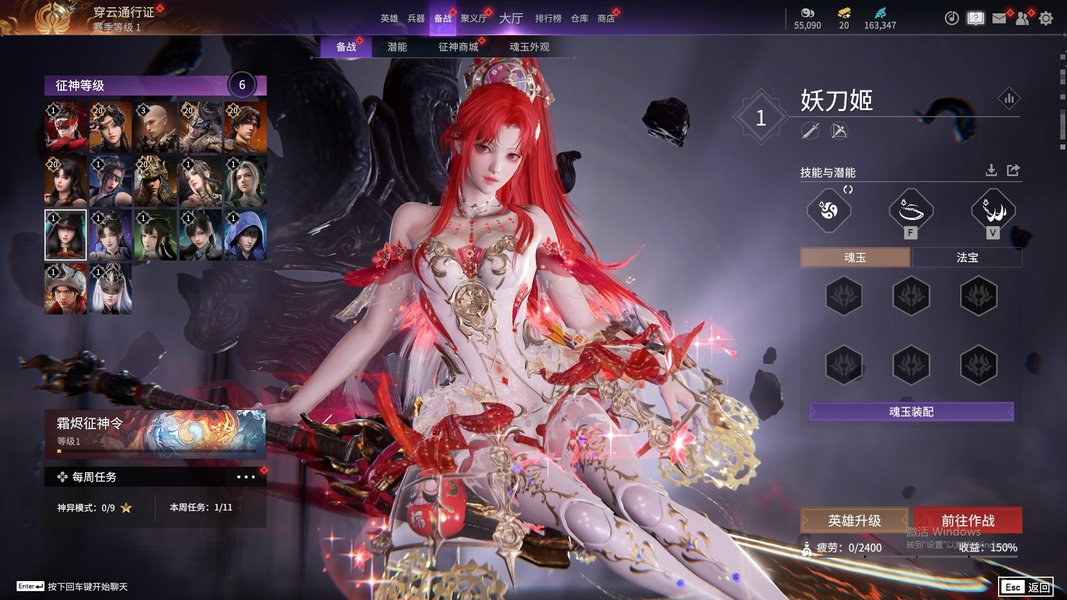
Task: Click 前往作战 to go to battle
Action: [968, 520]
